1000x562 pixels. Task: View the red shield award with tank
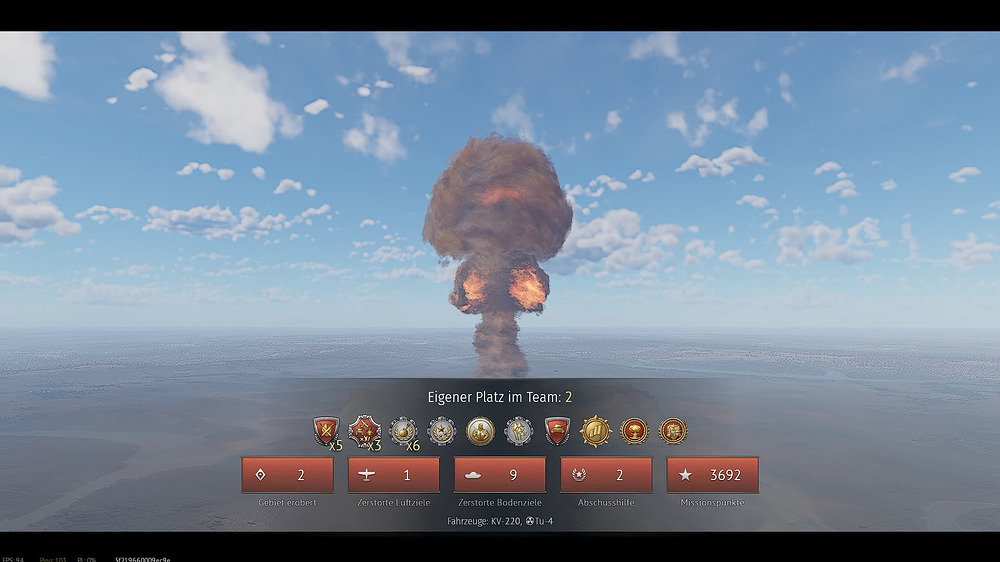pyautogui.click(x=557, y=431)
